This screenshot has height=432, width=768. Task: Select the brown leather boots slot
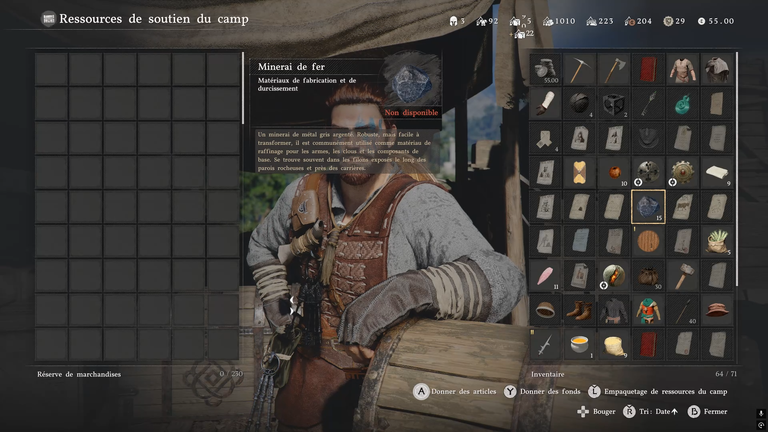click(580, 310)
